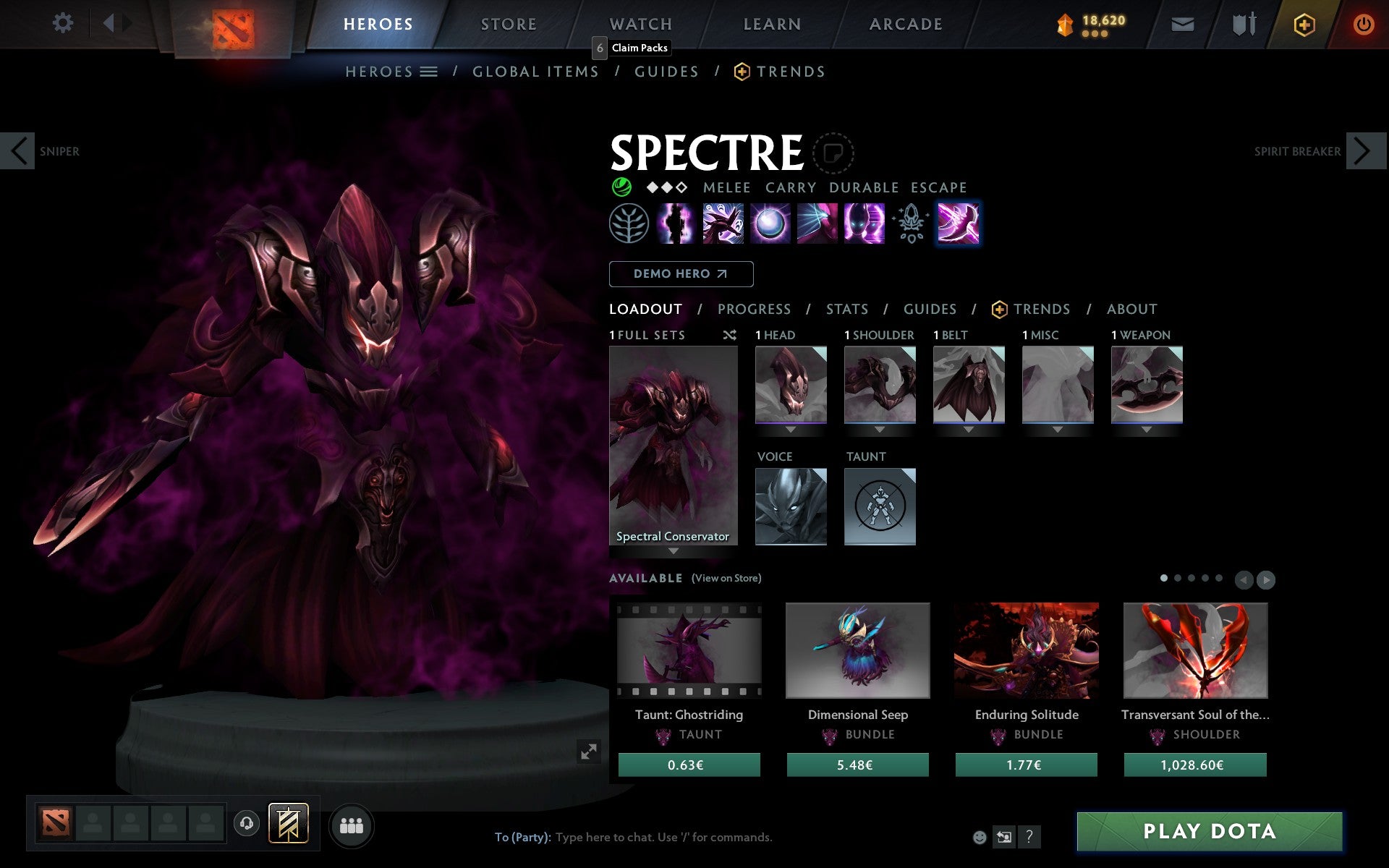
Task: Open the settings gear icon
Action: tap(64, 23)
